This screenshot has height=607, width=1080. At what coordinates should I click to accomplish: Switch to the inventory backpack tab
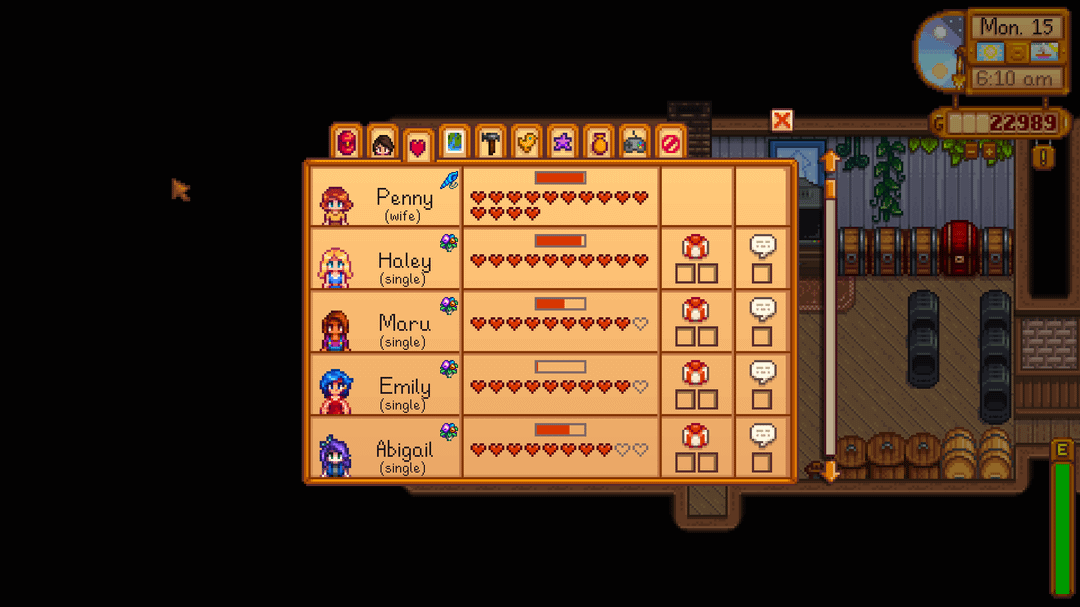346,143
